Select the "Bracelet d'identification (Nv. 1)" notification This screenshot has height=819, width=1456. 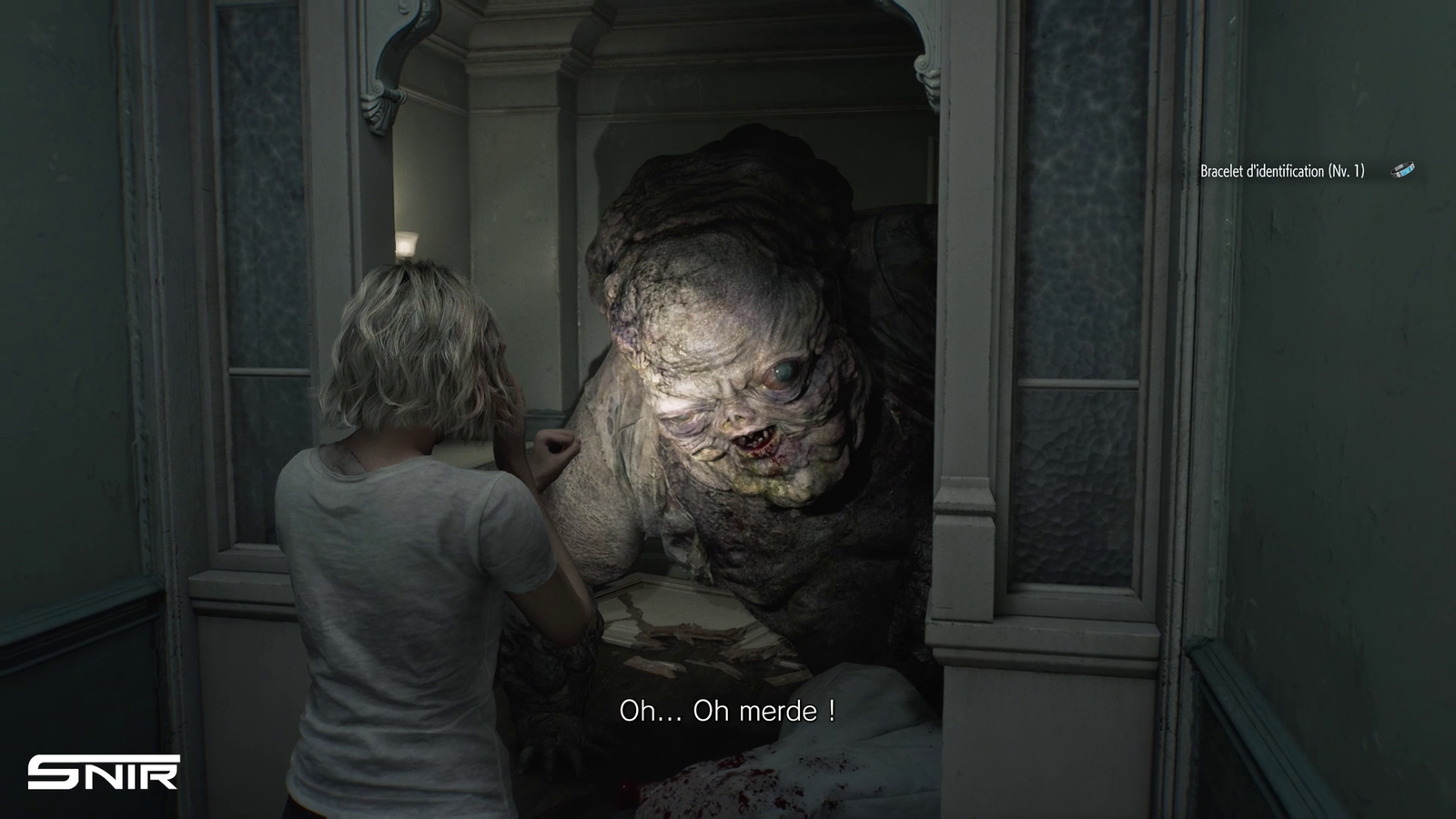(x=1281, y=171)
